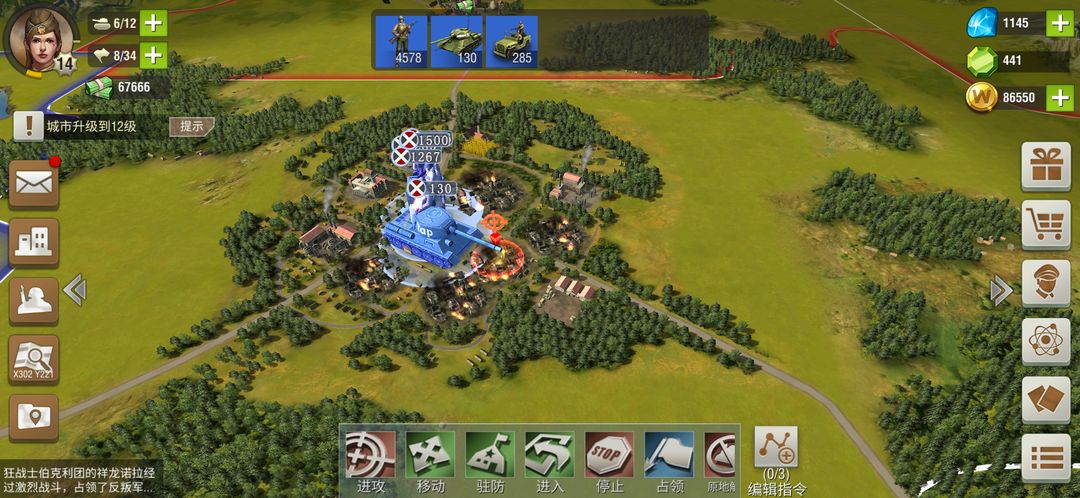The height and width of the screenshot is (498, 1080).
Task: Open the shopping cart store
Action: (x=1046, y=224)
